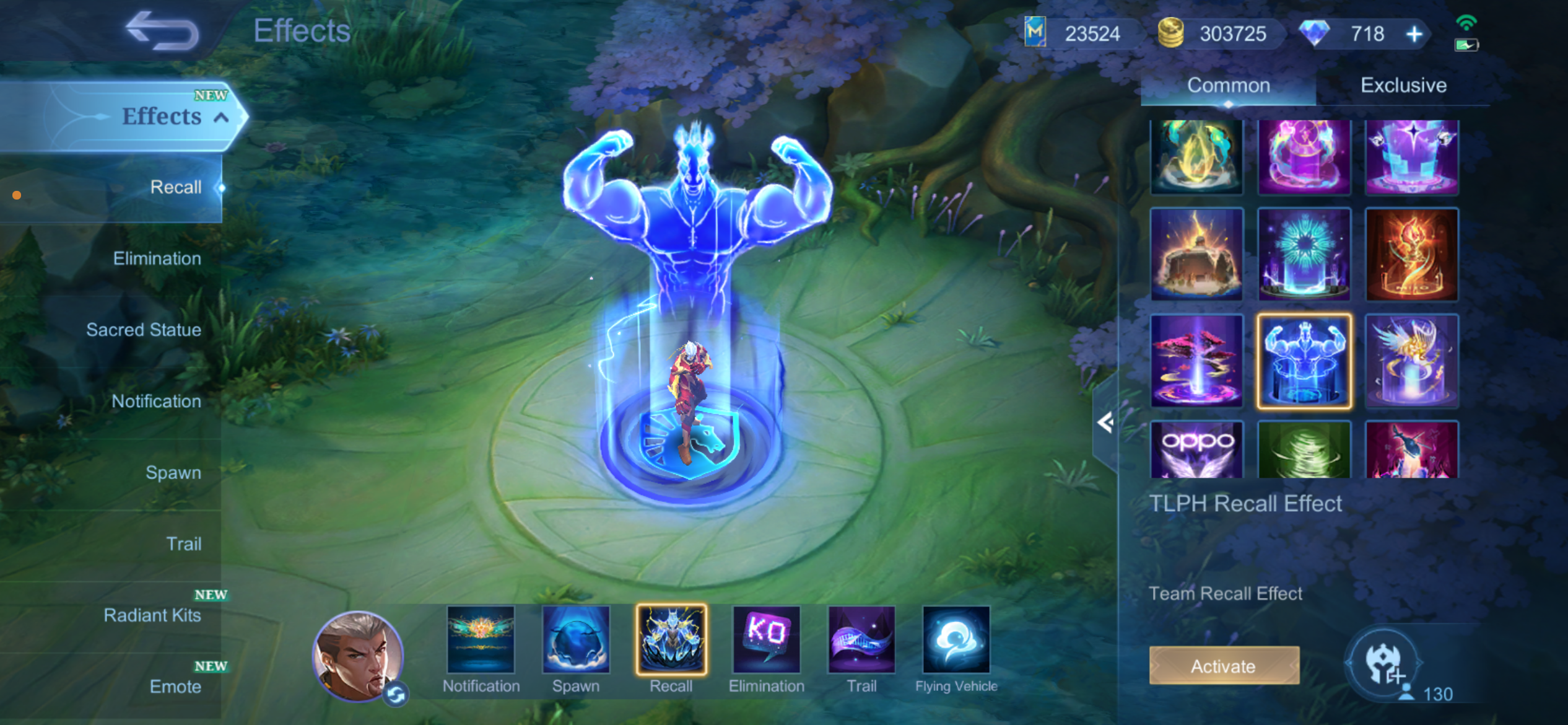
Task: Pick the blue muscular horse recall effect
Action: pos(1304,361)
